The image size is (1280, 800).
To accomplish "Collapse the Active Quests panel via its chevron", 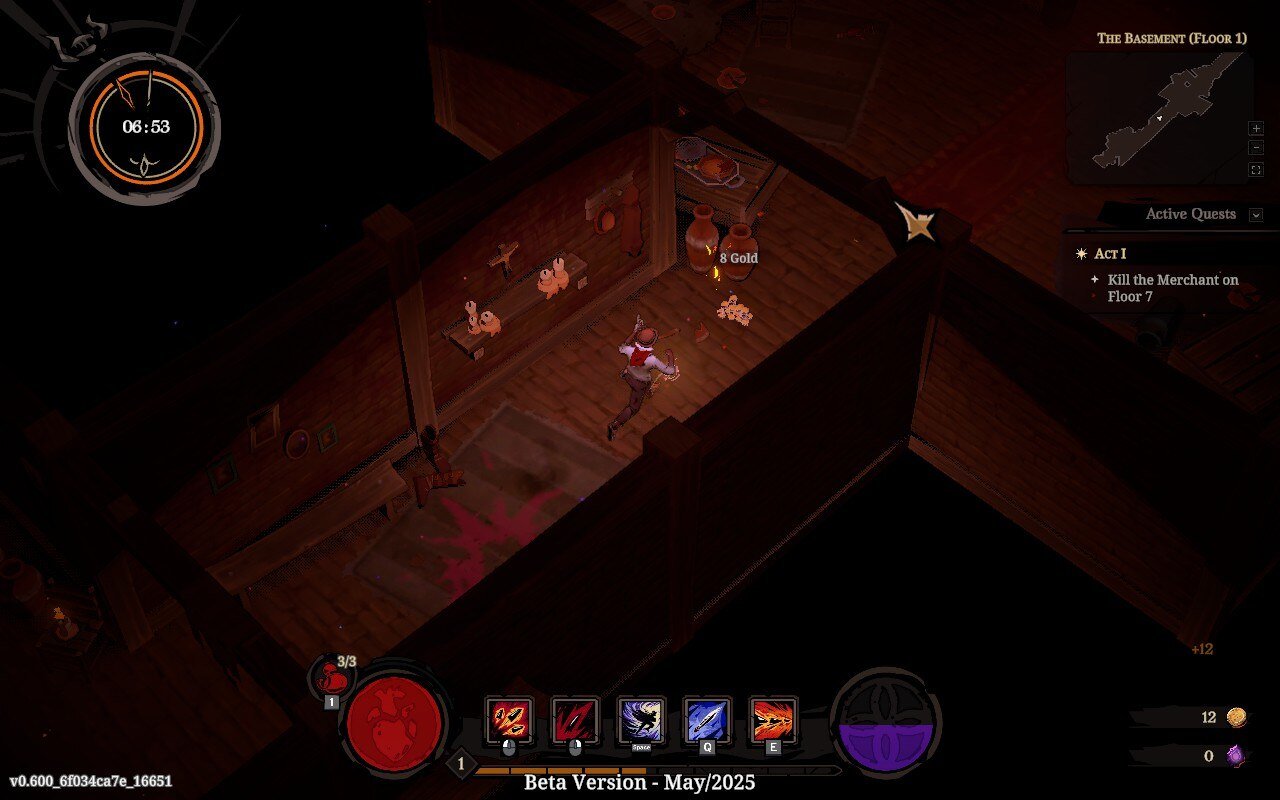I will tap(1256, 214).
